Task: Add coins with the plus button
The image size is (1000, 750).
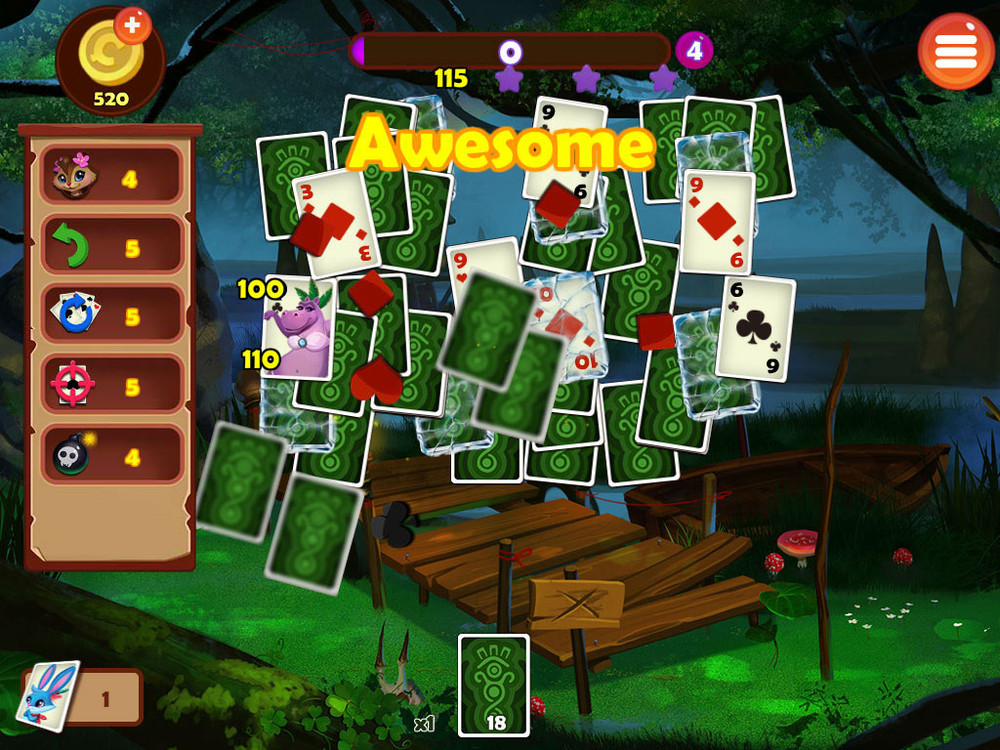Action: point(133,25)
